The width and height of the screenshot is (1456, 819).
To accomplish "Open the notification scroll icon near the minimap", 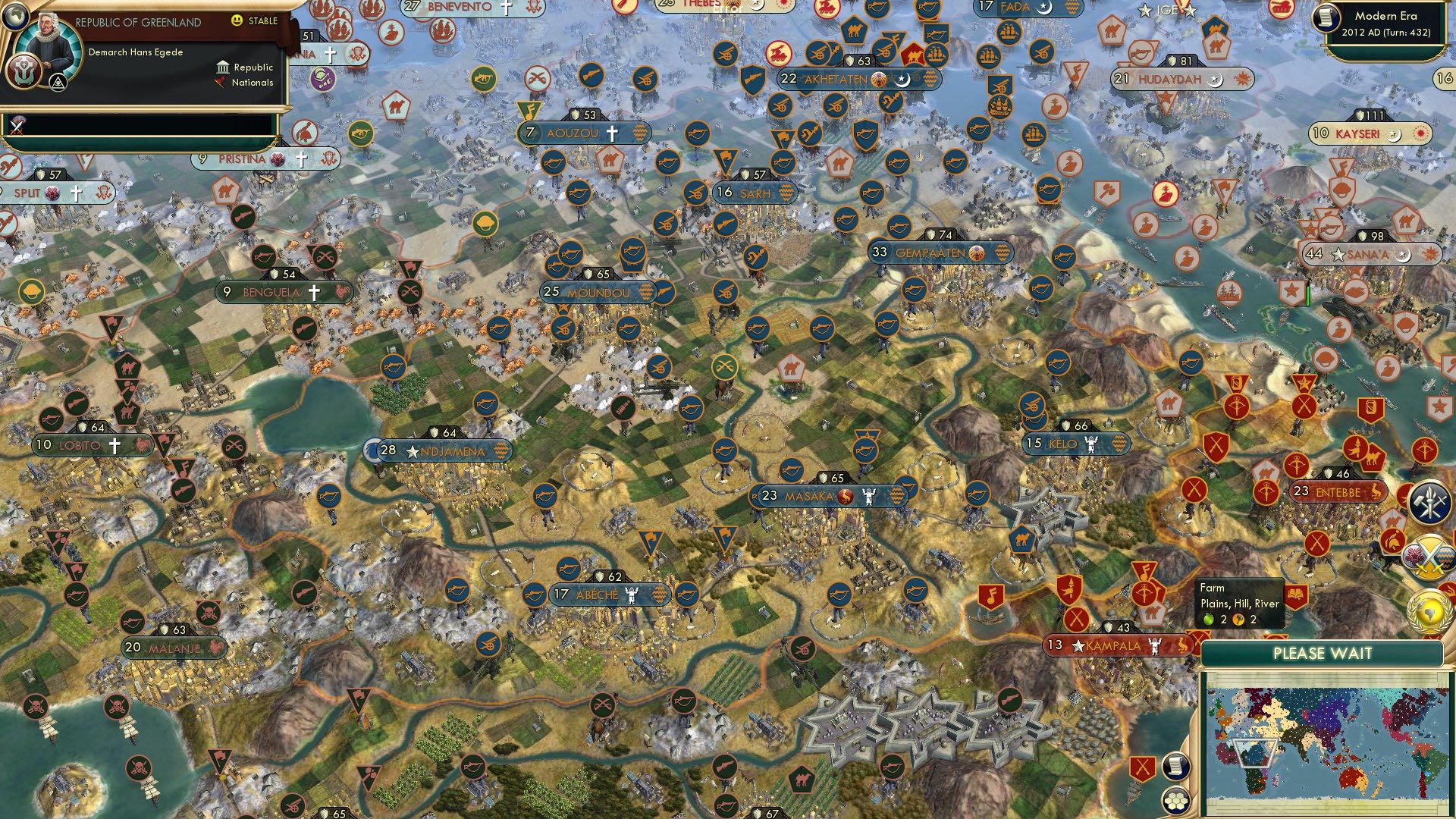I will coord(1176,765).
